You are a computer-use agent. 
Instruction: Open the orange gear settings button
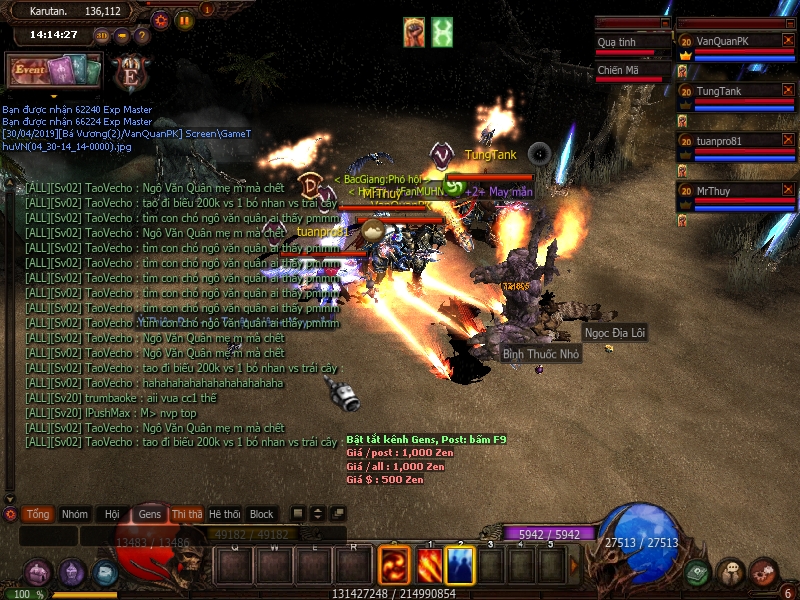[x=160, y=20]
